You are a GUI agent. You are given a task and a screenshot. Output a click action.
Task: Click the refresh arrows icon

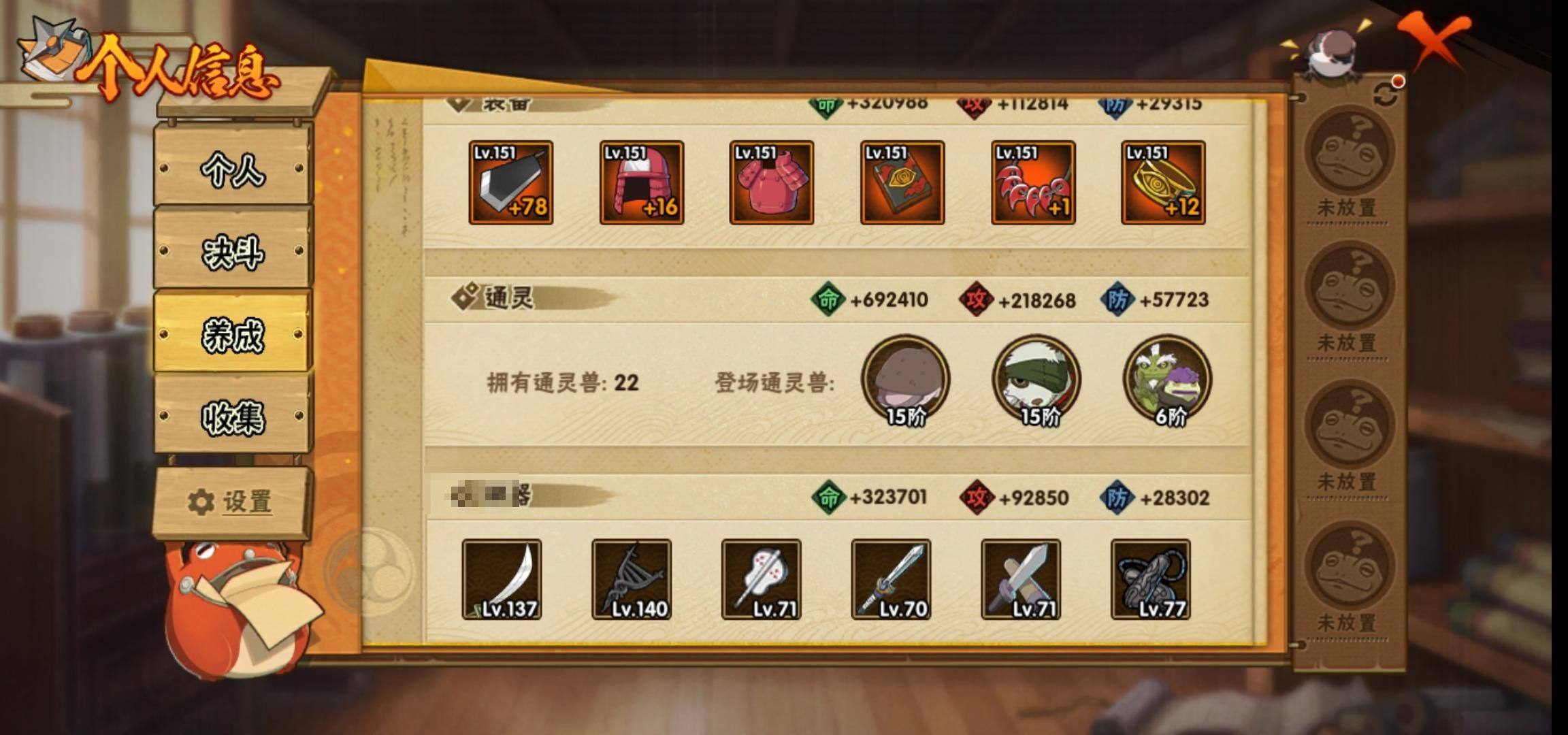(1386, 95)
